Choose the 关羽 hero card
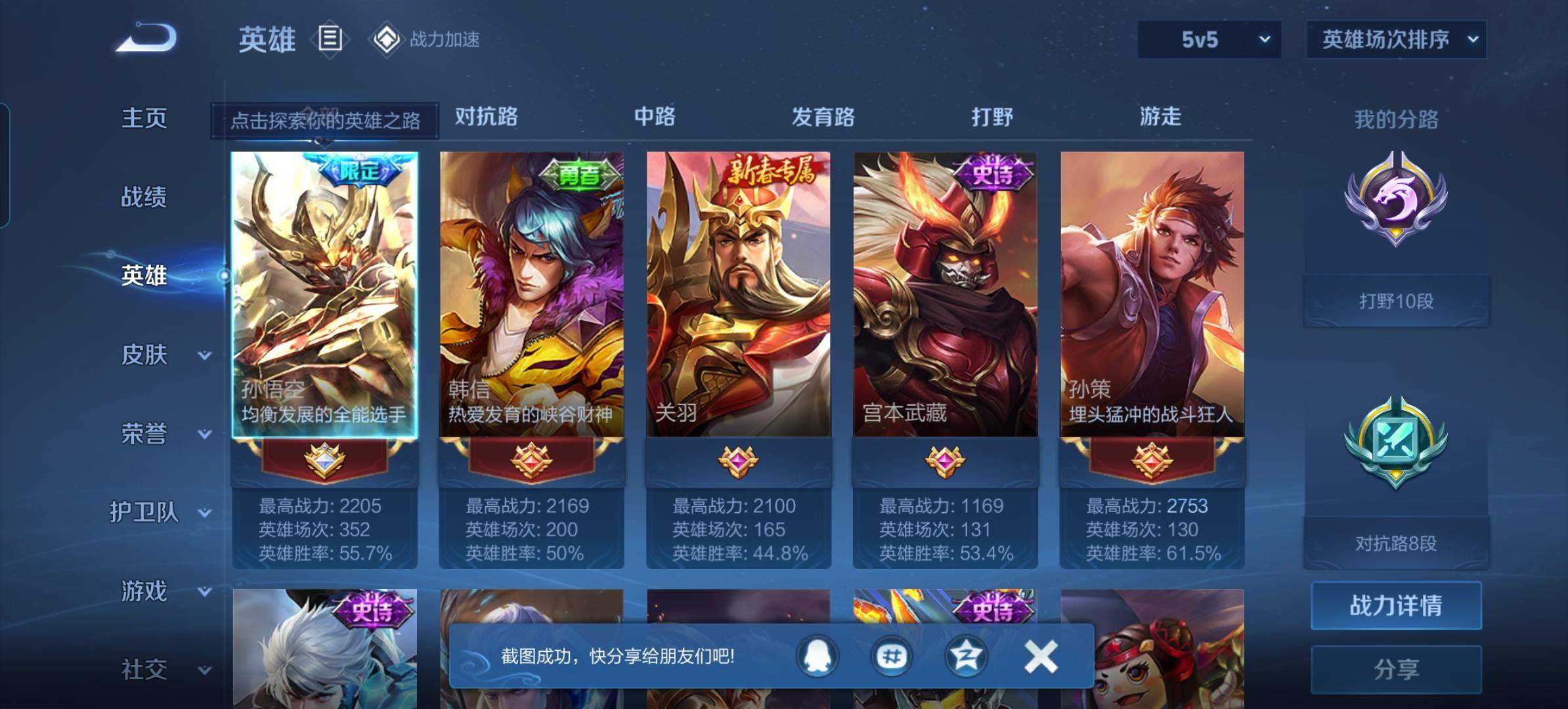 point(738,294)
